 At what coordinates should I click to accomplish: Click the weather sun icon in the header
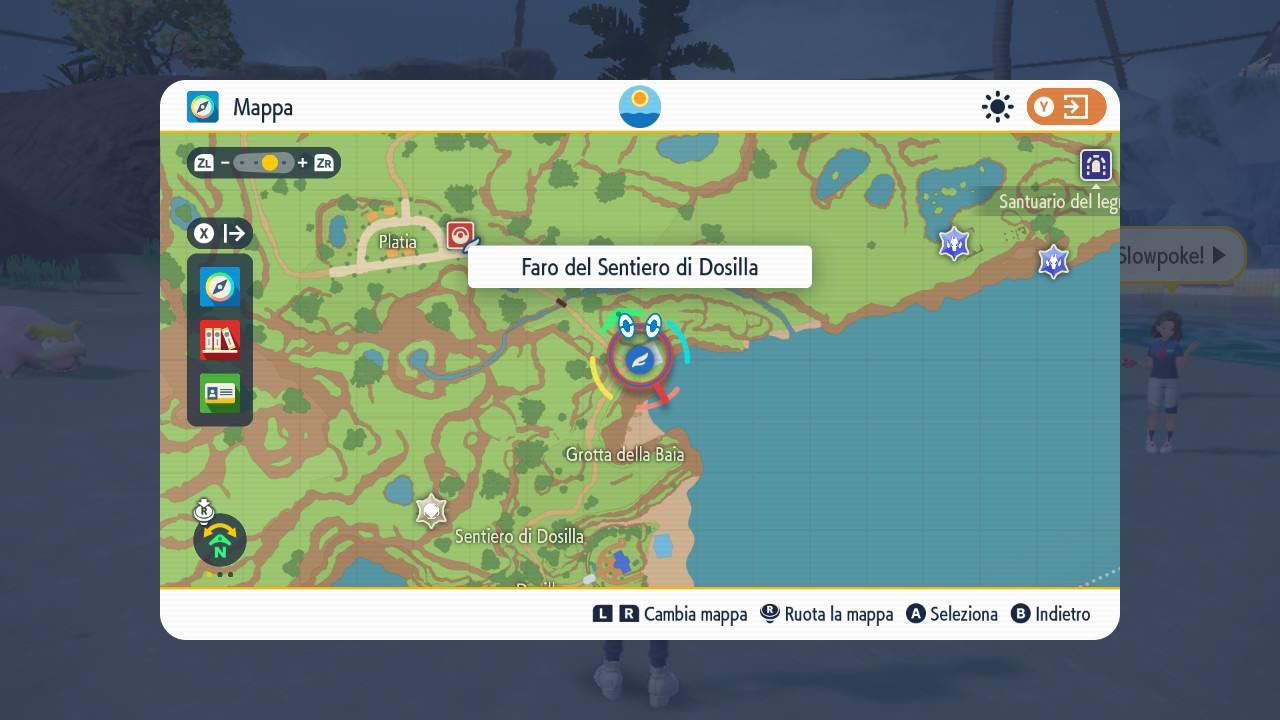[x=997, y=106]
